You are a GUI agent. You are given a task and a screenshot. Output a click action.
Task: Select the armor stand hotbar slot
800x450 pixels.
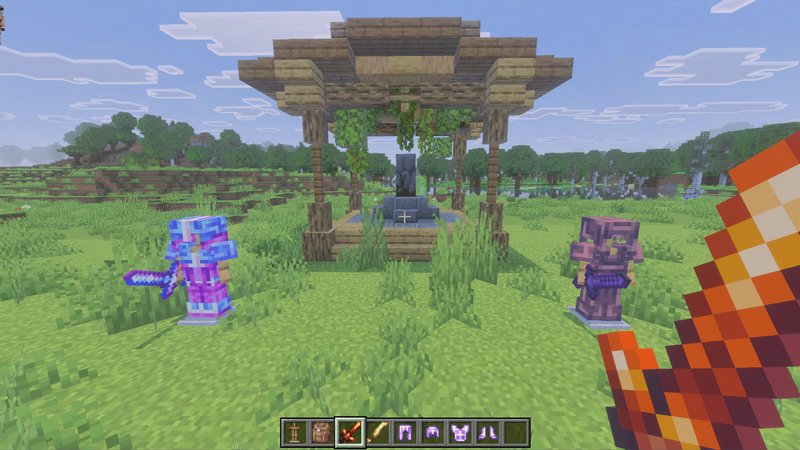[294, 432]
